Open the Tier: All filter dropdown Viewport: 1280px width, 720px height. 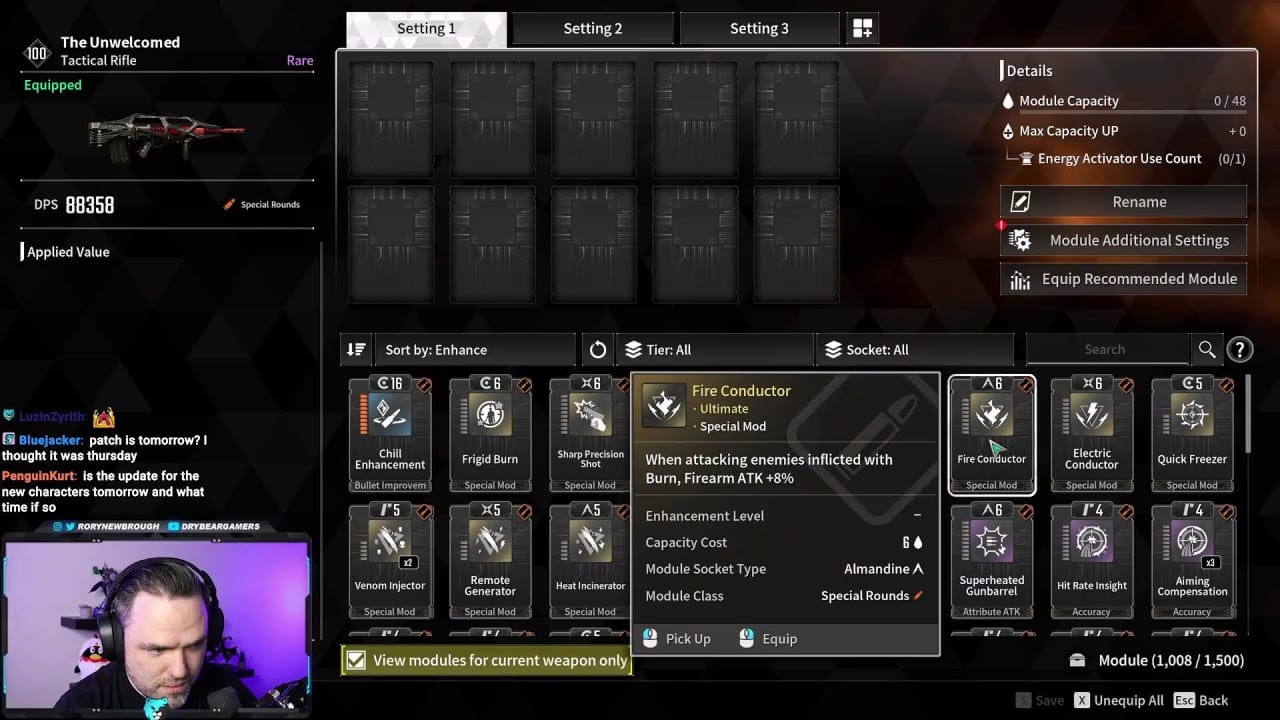tap(700, 349)
